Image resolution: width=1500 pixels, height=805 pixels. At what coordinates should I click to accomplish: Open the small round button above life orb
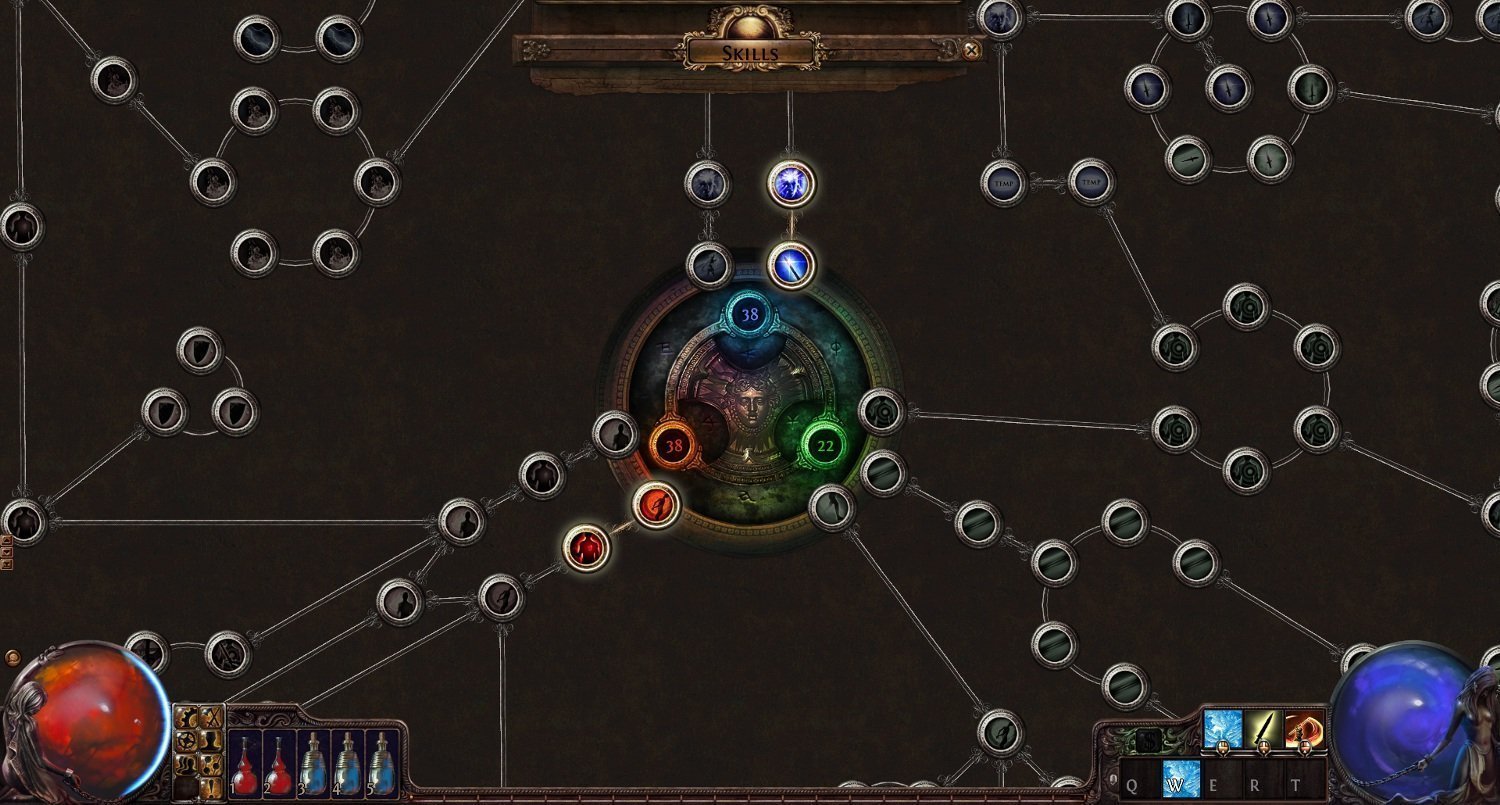[x=12, y=658]
